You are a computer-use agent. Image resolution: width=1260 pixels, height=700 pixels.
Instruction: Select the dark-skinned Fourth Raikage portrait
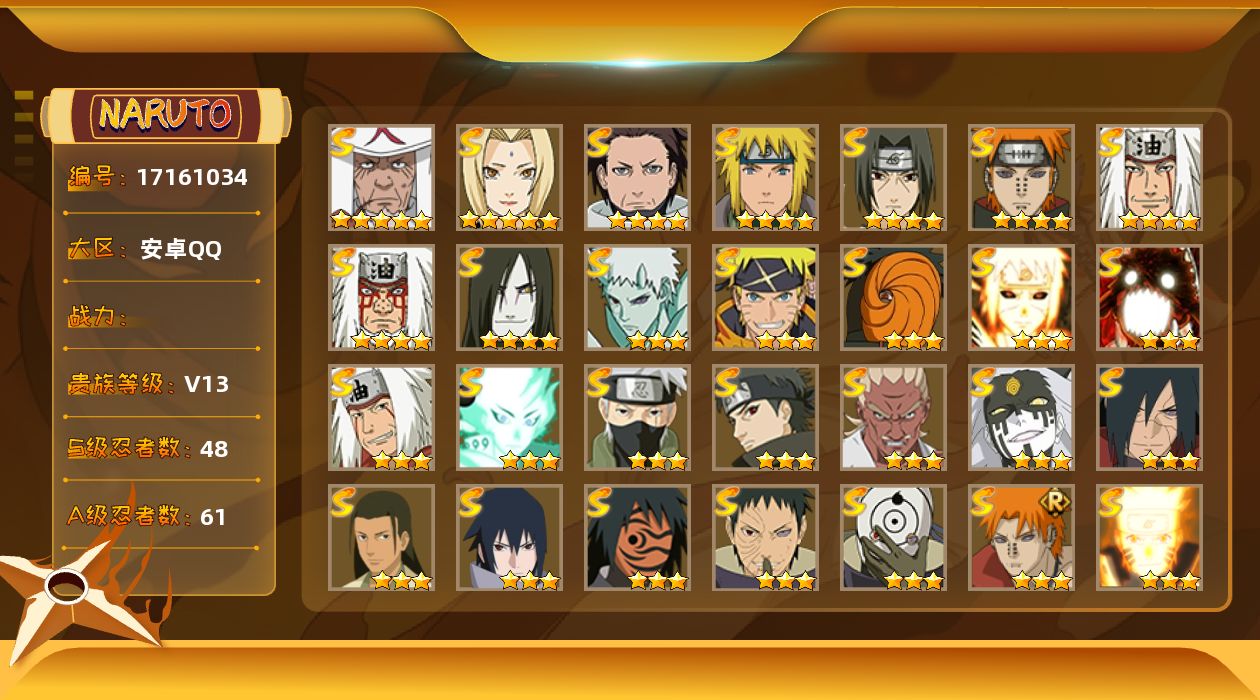coord(893,418)
